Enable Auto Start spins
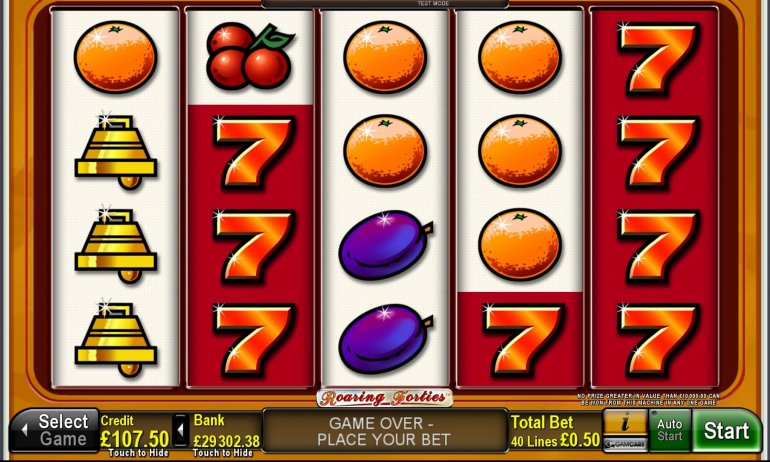The width and height of the screenshot is (770, 462). point(669,431)
